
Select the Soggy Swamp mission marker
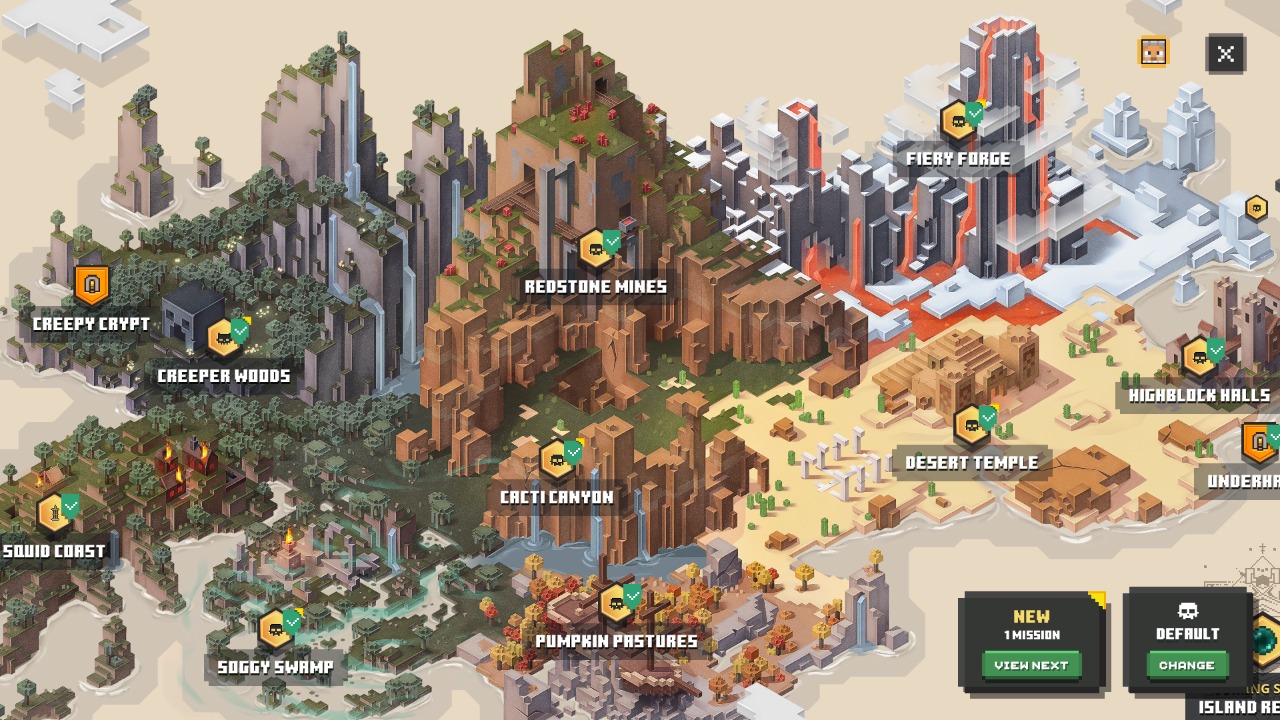tap(277, 629)
